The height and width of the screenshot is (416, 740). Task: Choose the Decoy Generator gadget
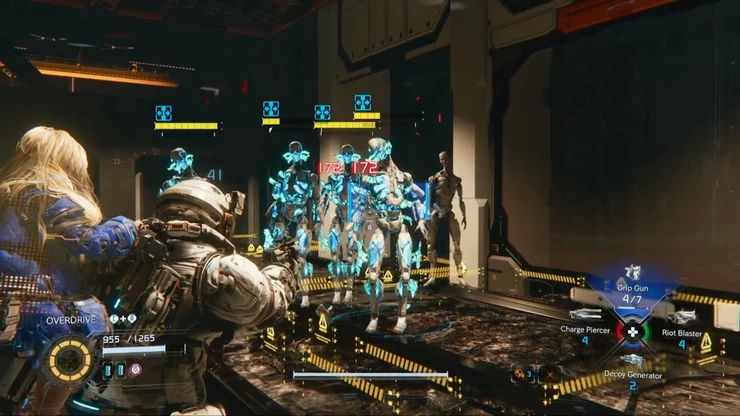click(631, 371)
